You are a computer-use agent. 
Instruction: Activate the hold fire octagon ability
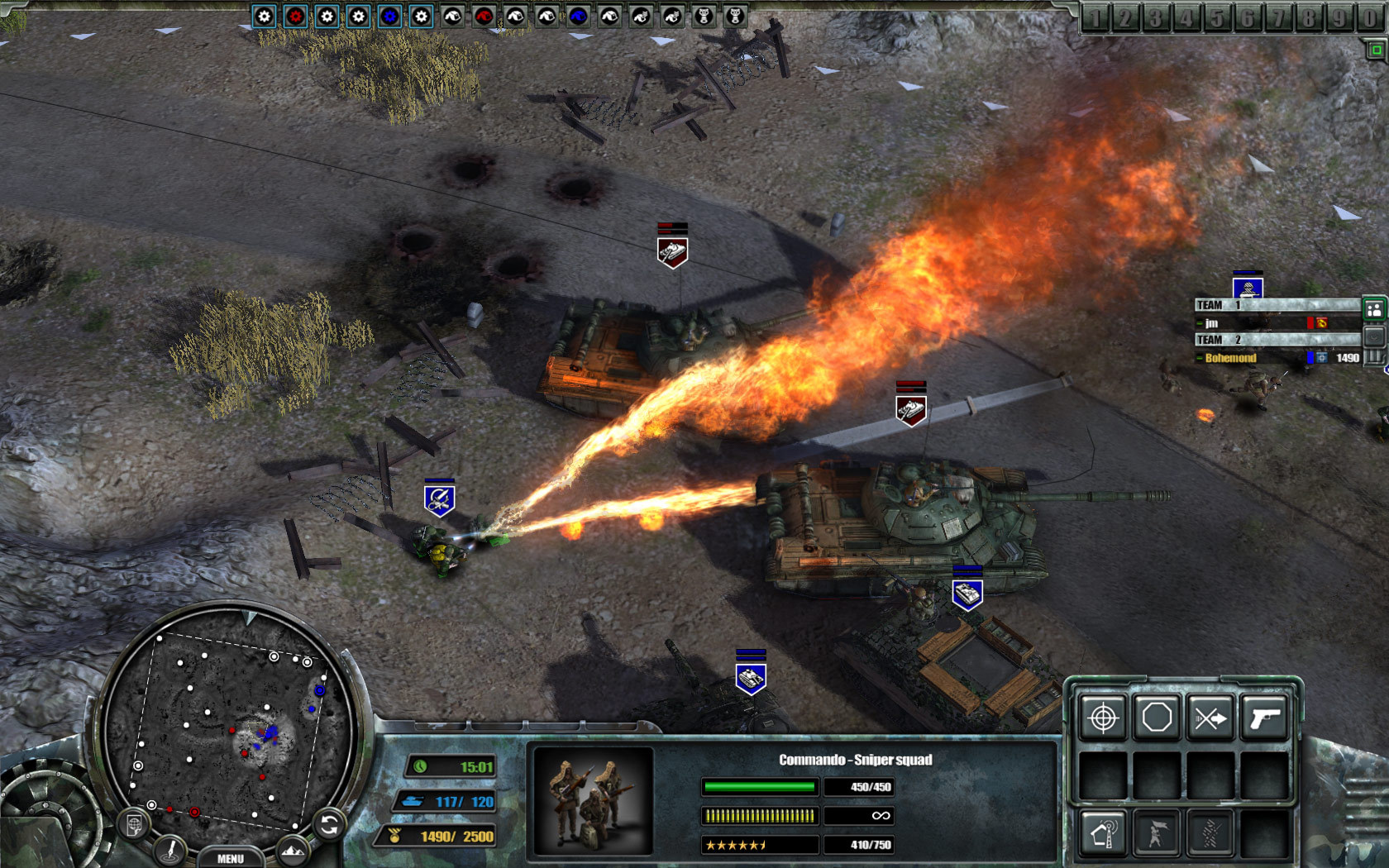(x=1155, y=718)
